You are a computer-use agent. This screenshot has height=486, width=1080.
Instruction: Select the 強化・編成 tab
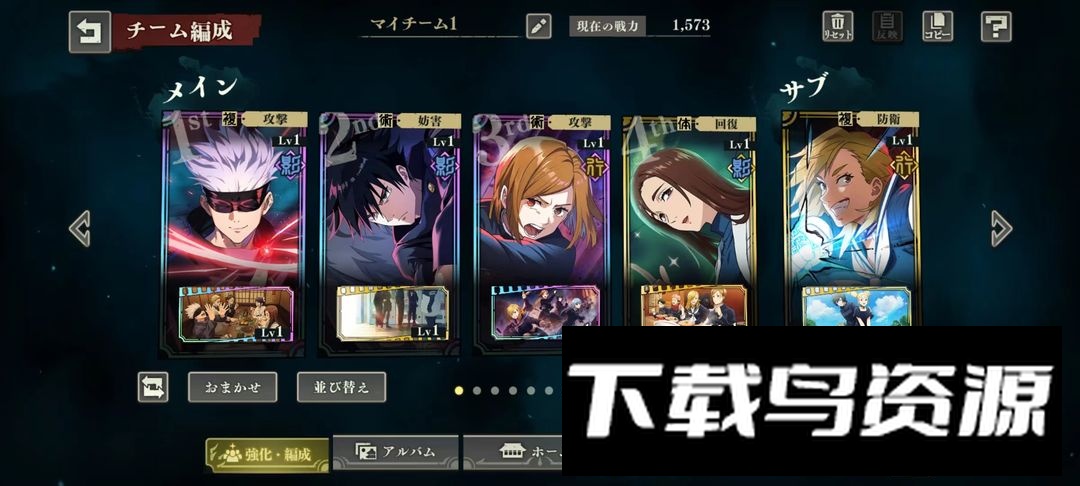click(x=267, y=454)
